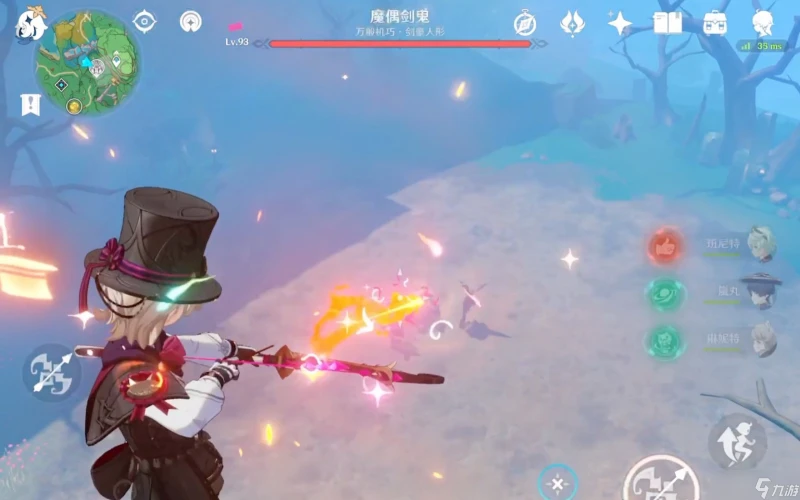
Task: Open the circular minimap
Action: [87, 62]
